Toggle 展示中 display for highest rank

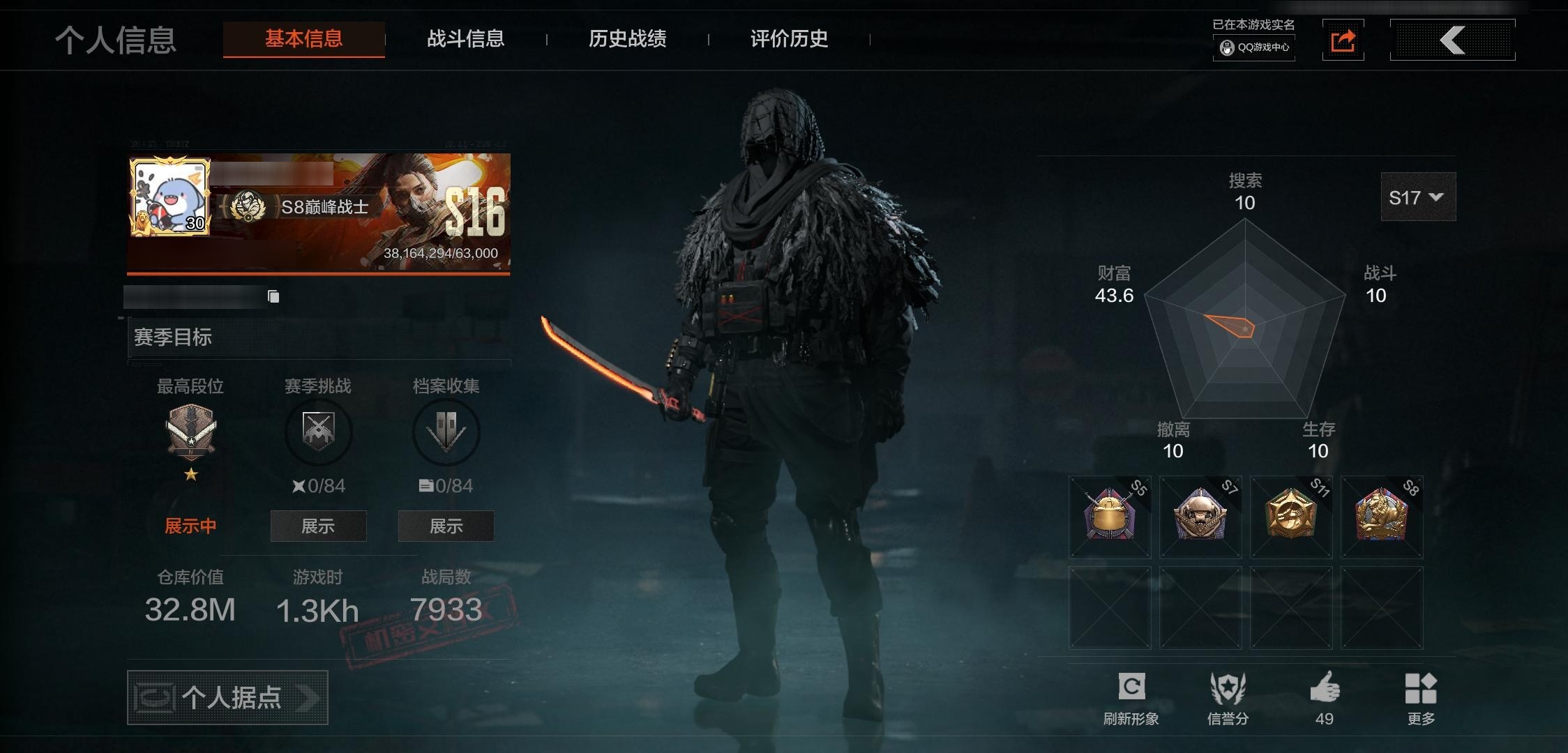pos(190,526)
